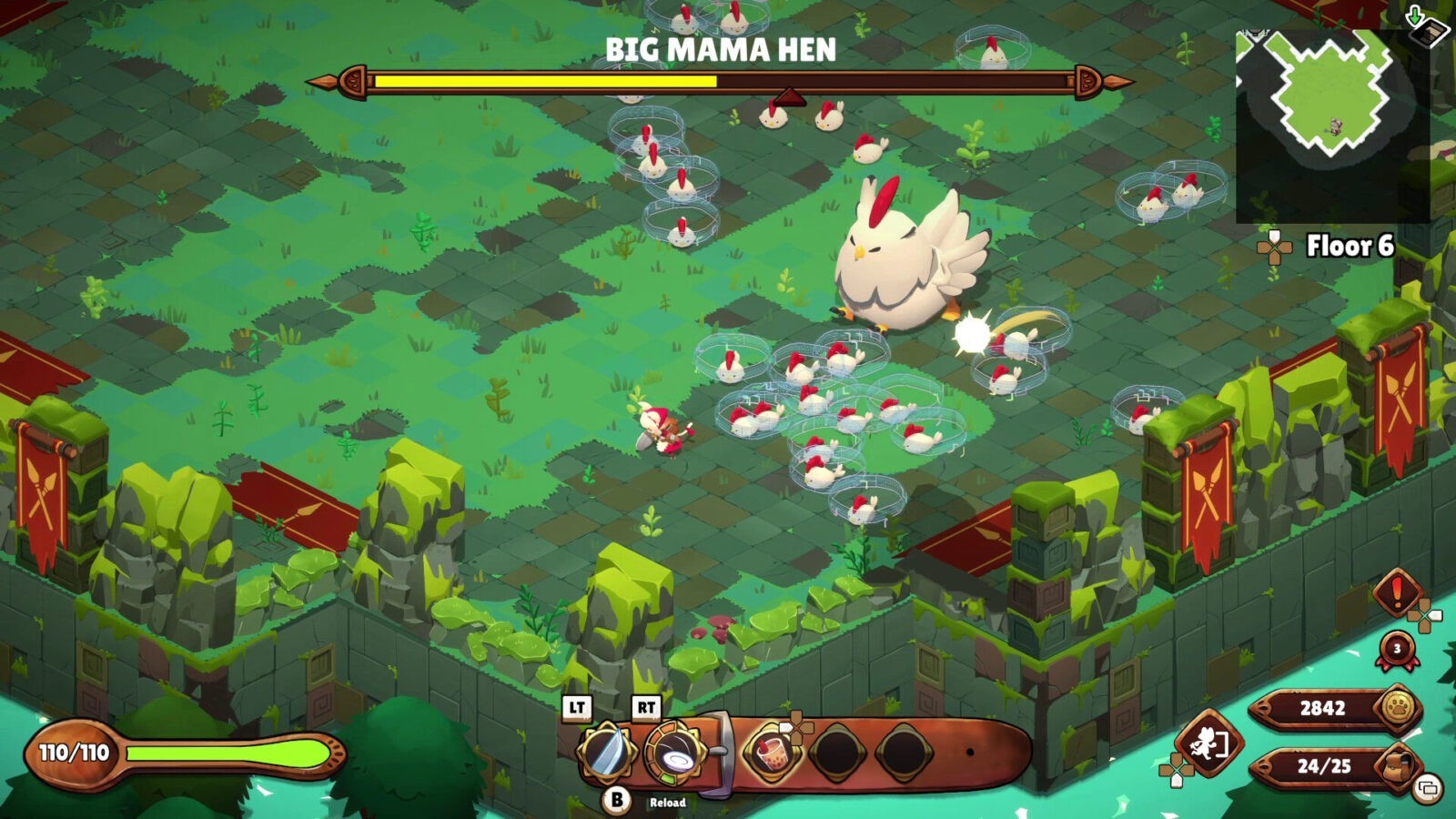Click the stairs-down icon above the minimap
Image resolution: width=1456 pixels, height=819 pixels.
click(x=1424, y=25)
